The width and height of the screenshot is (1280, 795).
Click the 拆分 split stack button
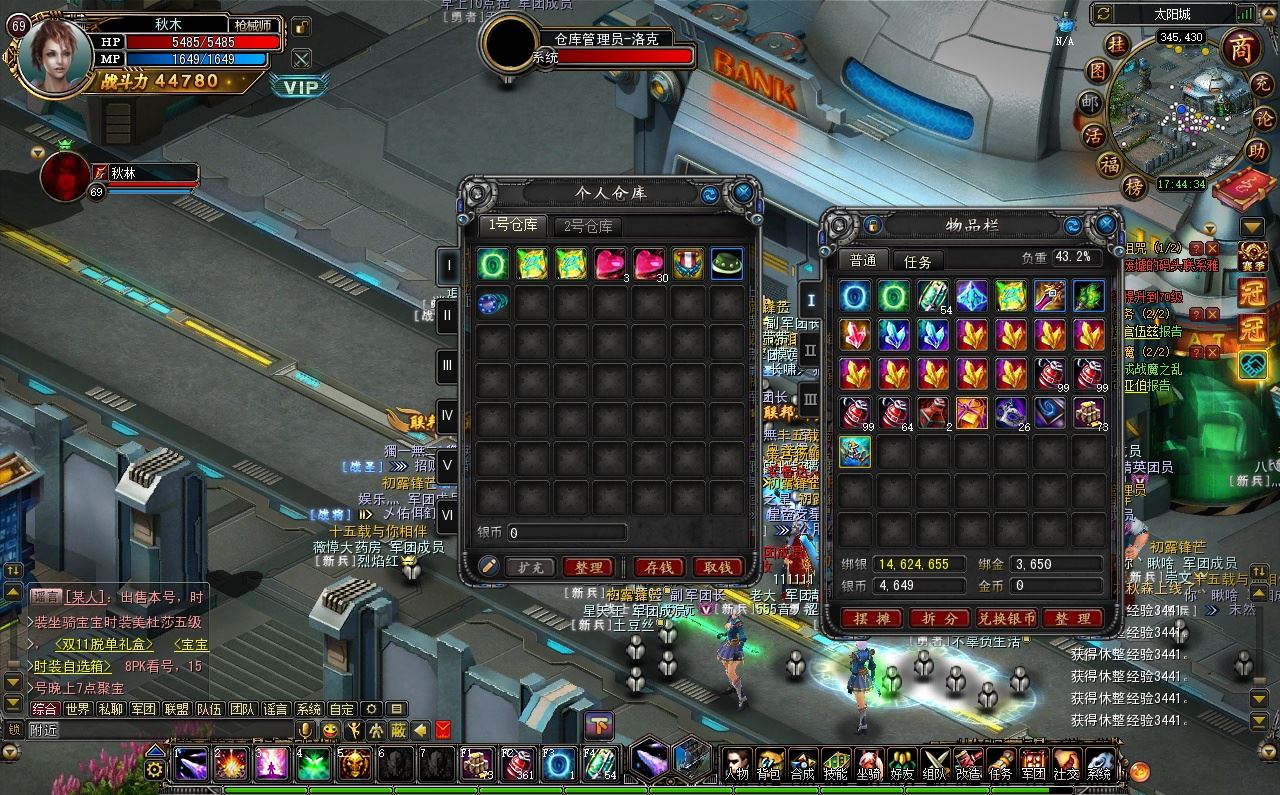point(939,618)
